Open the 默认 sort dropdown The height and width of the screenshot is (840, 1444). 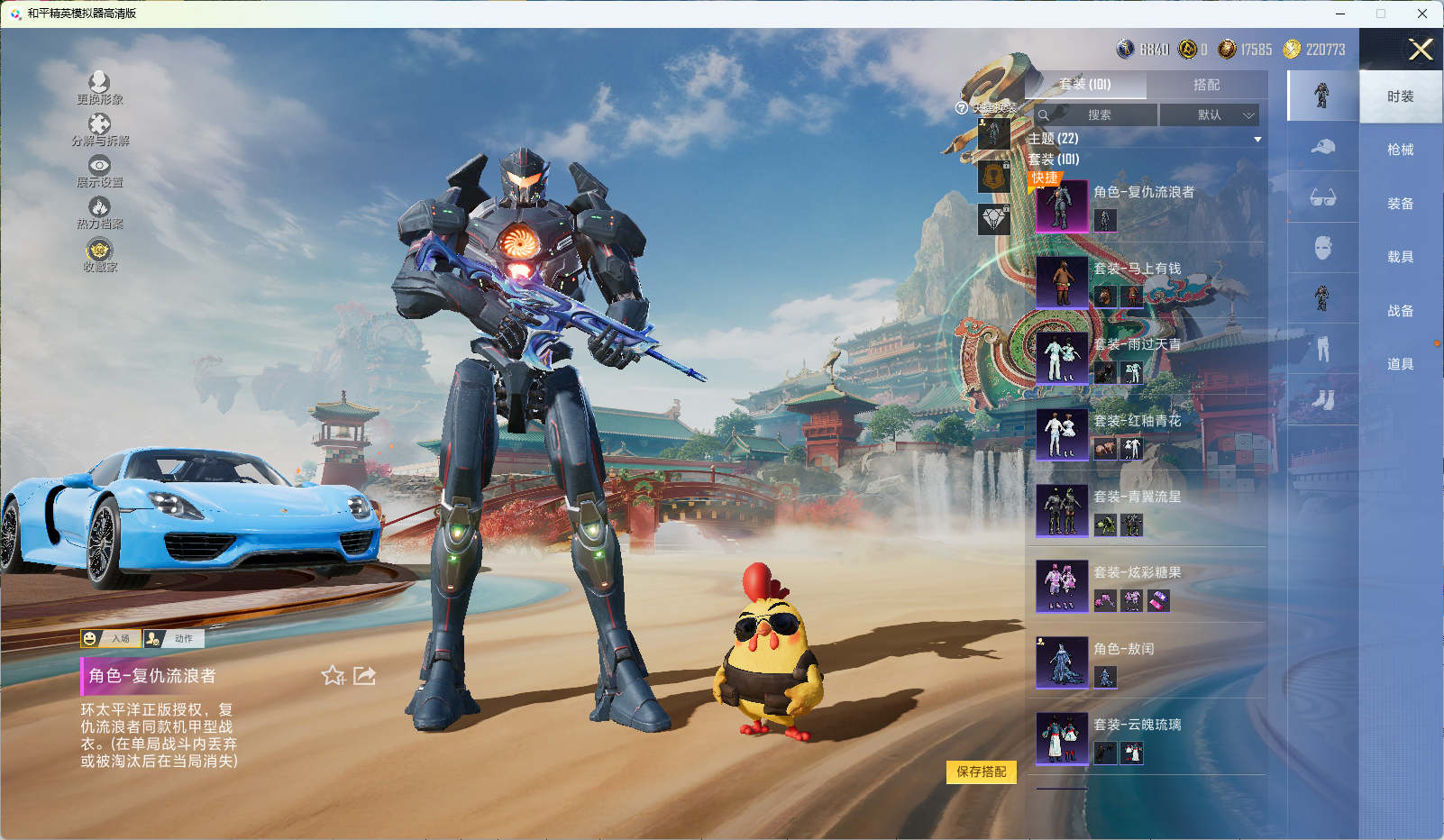coord(1210,115)
